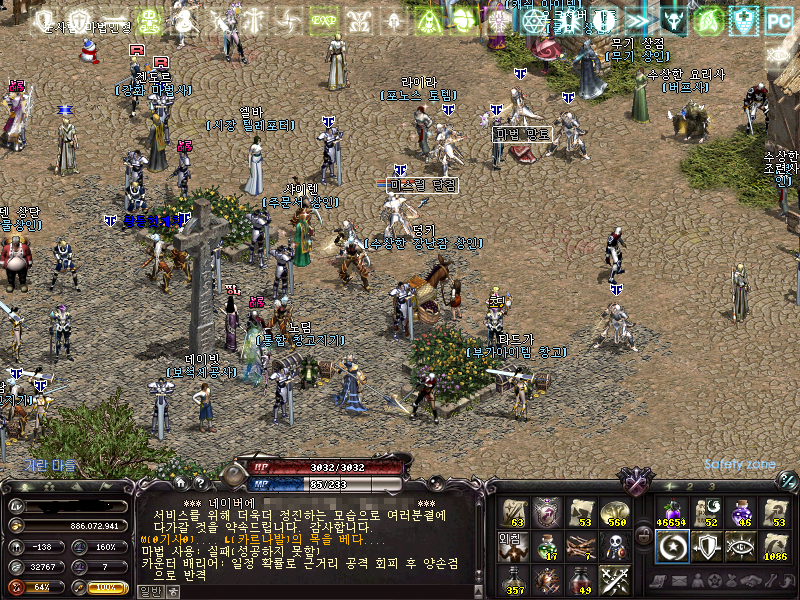The width and height of the screenshot is (800, 600).
Task: Activate the crossed swords skill slot
Action: [614, 579]
